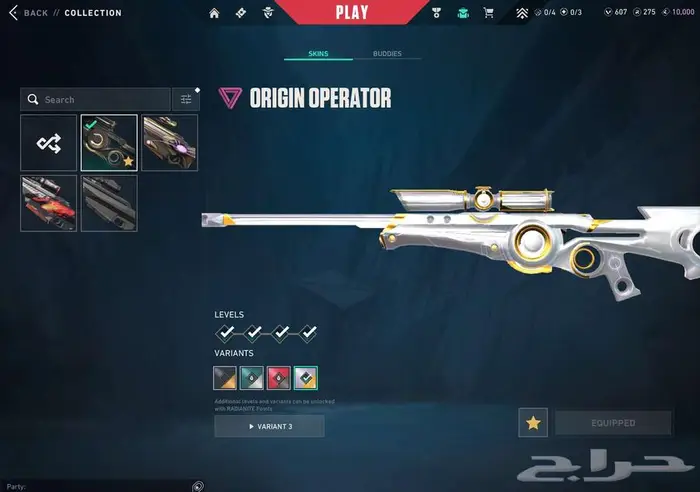Select the white and gold variant swatch
Screen dimensions: 700x492
(306, 378)
